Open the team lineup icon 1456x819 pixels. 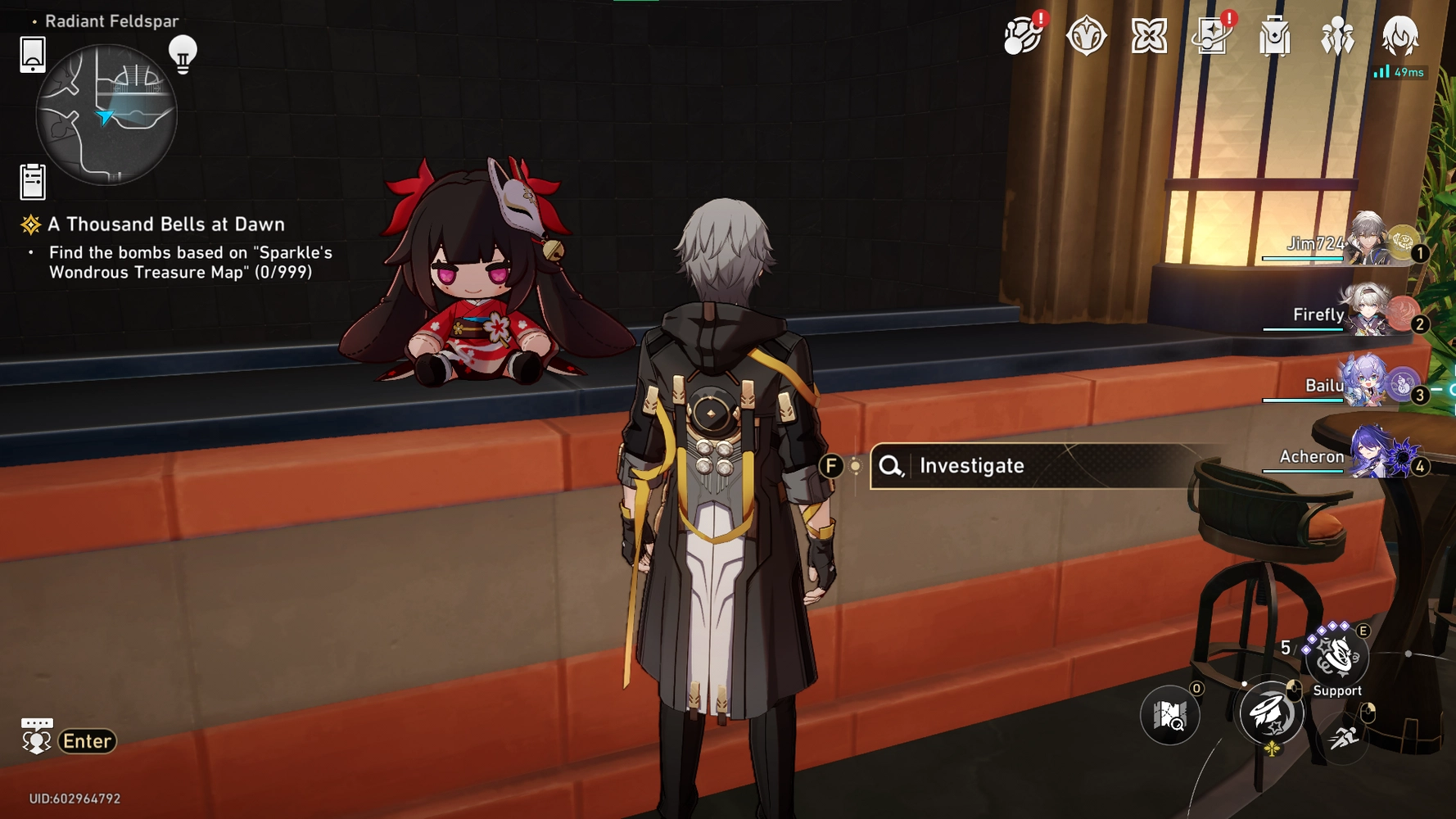[x=1336, y=35]
